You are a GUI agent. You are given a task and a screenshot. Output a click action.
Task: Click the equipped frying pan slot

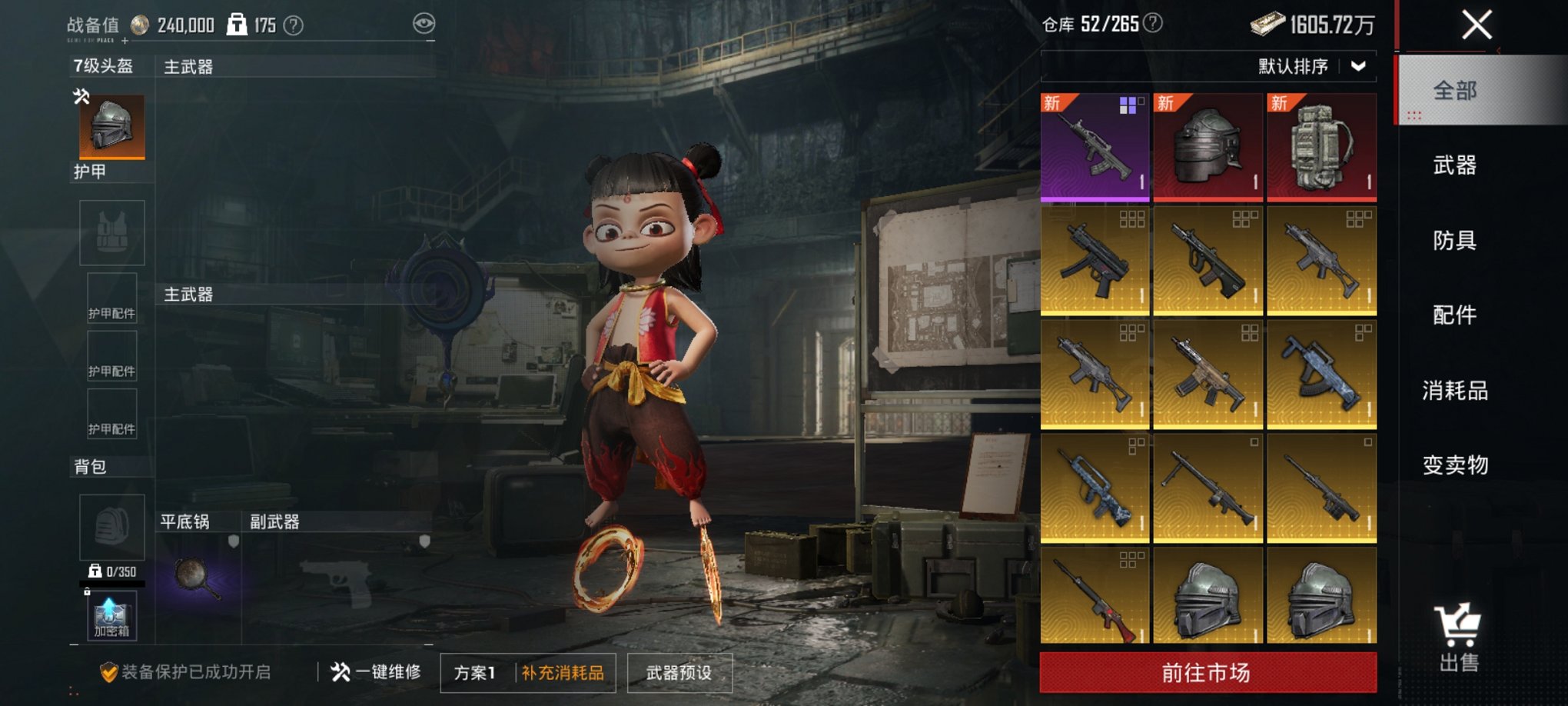pos(198,578)
